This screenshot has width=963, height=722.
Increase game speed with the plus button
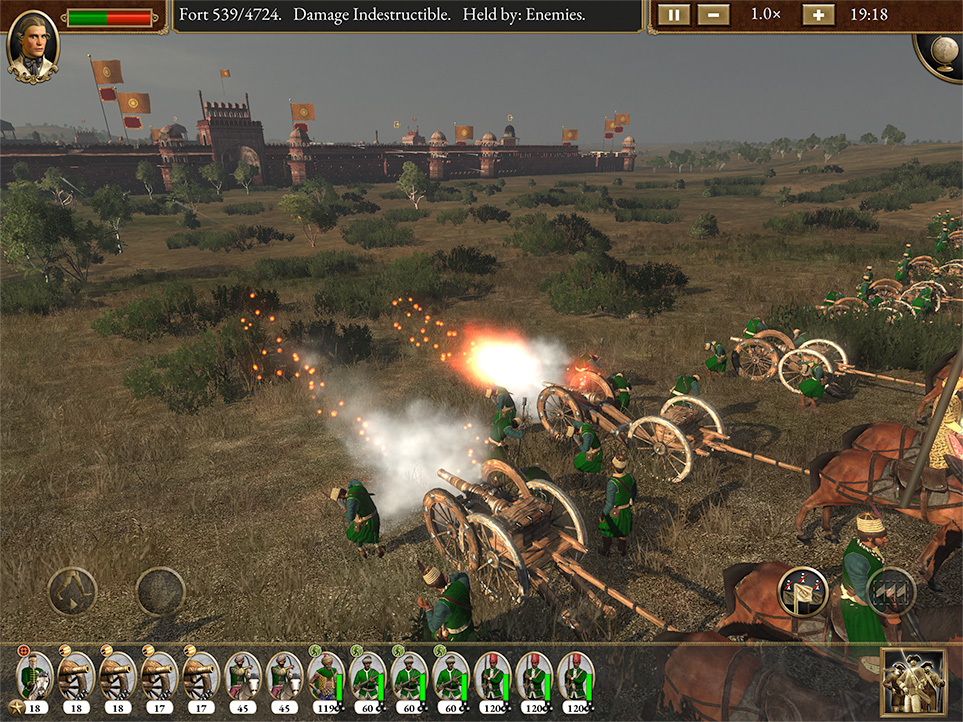click(x=817, y=15)
